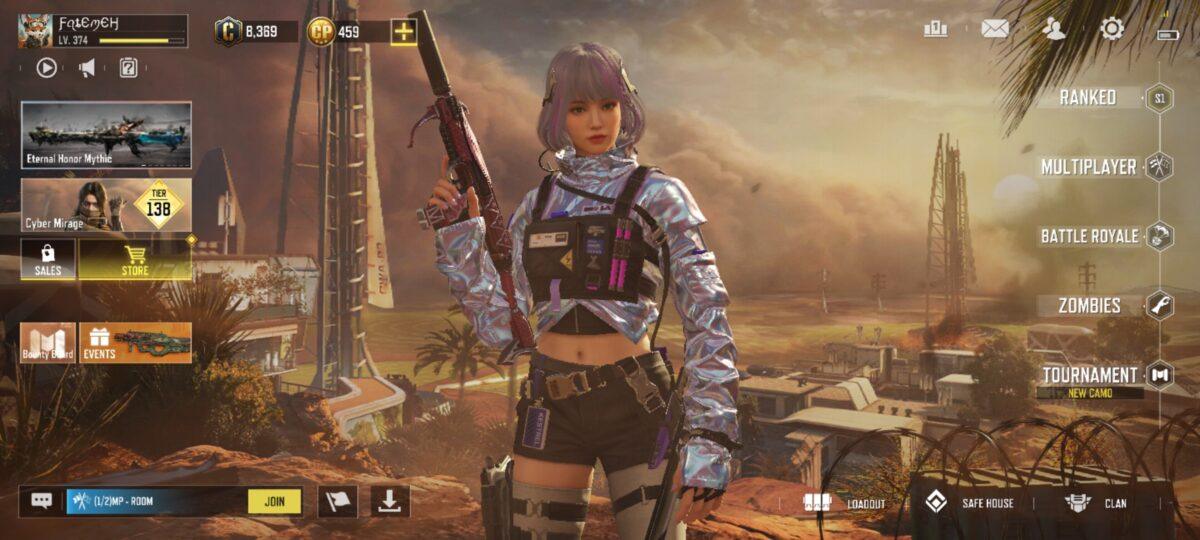The image size is (1200, 540).
Task: Open the Ranked mode menu
Action: [1088, 98]
